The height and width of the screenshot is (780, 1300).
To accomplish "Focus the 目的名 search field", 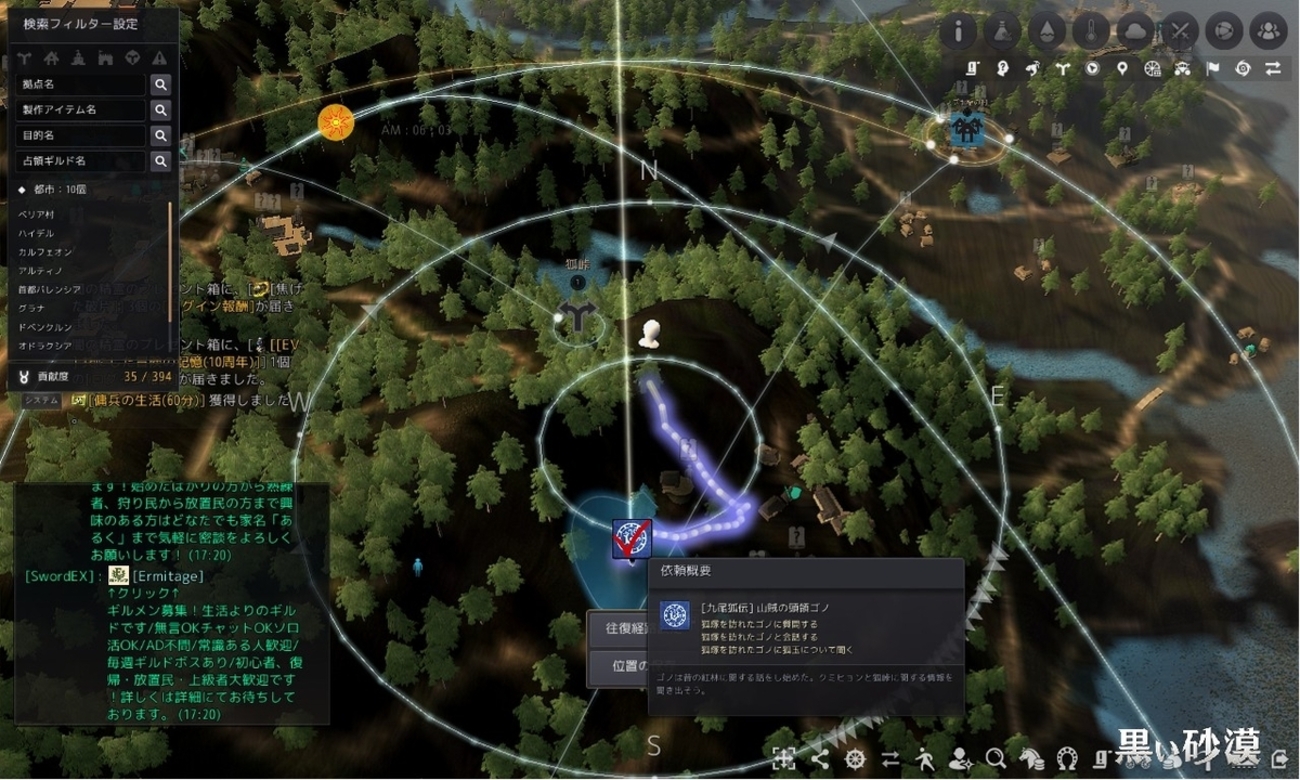I will [82, 135].
